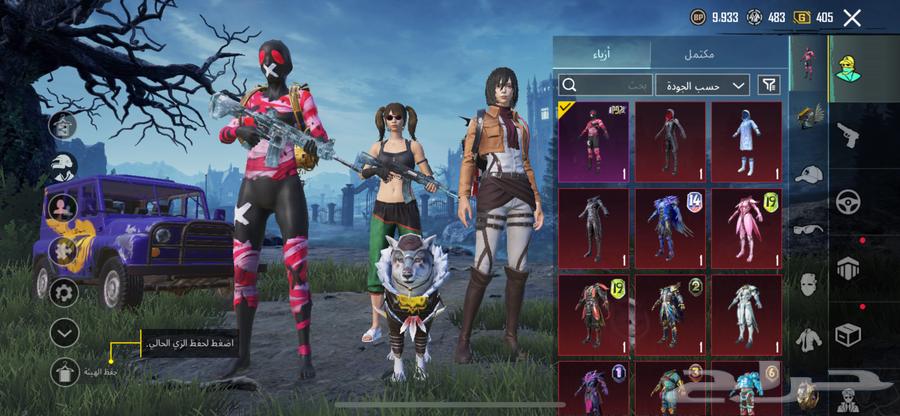Open the box crate category
Screen dimensions: 900x416
click(848, 333)
